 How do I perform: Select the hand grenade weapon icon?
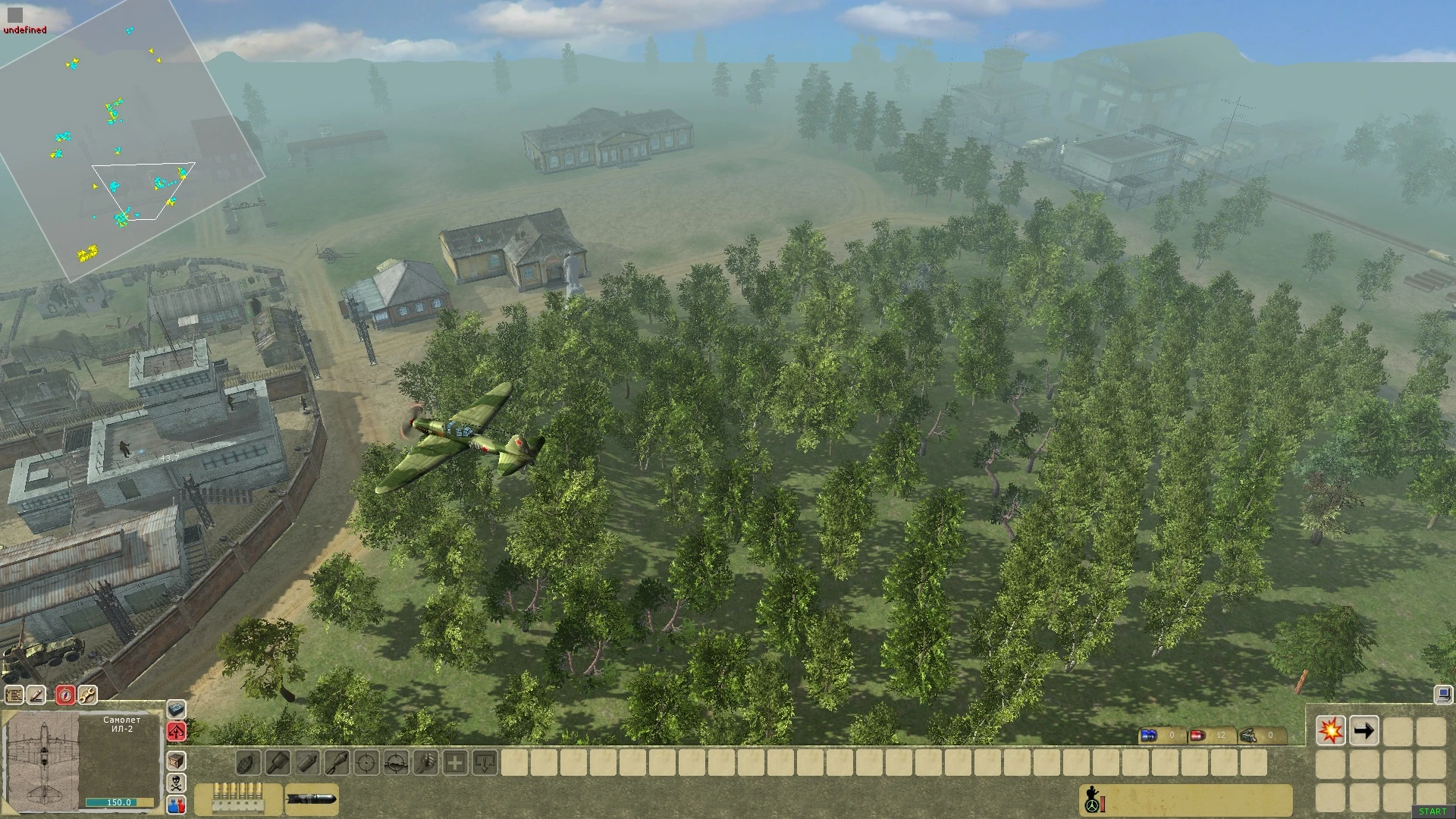[249, 763]
